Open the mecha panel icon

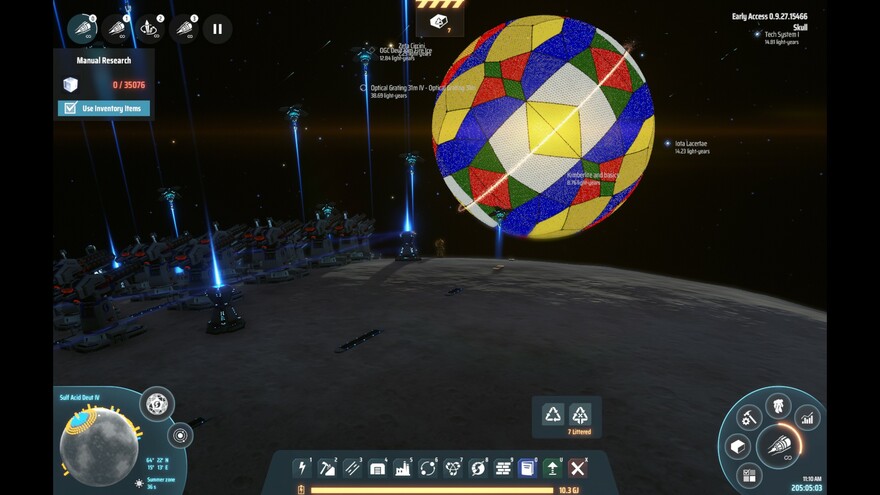tap(778, 405)
